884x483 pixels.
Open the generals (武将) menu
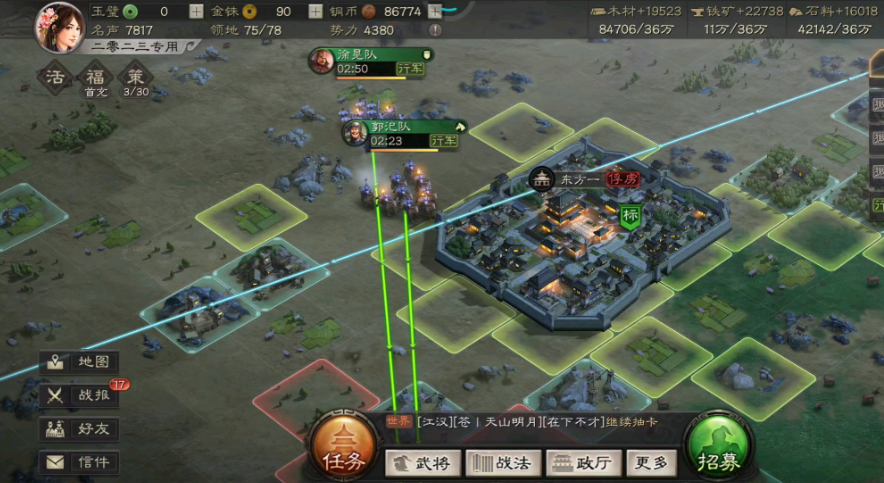click(424, 462)
